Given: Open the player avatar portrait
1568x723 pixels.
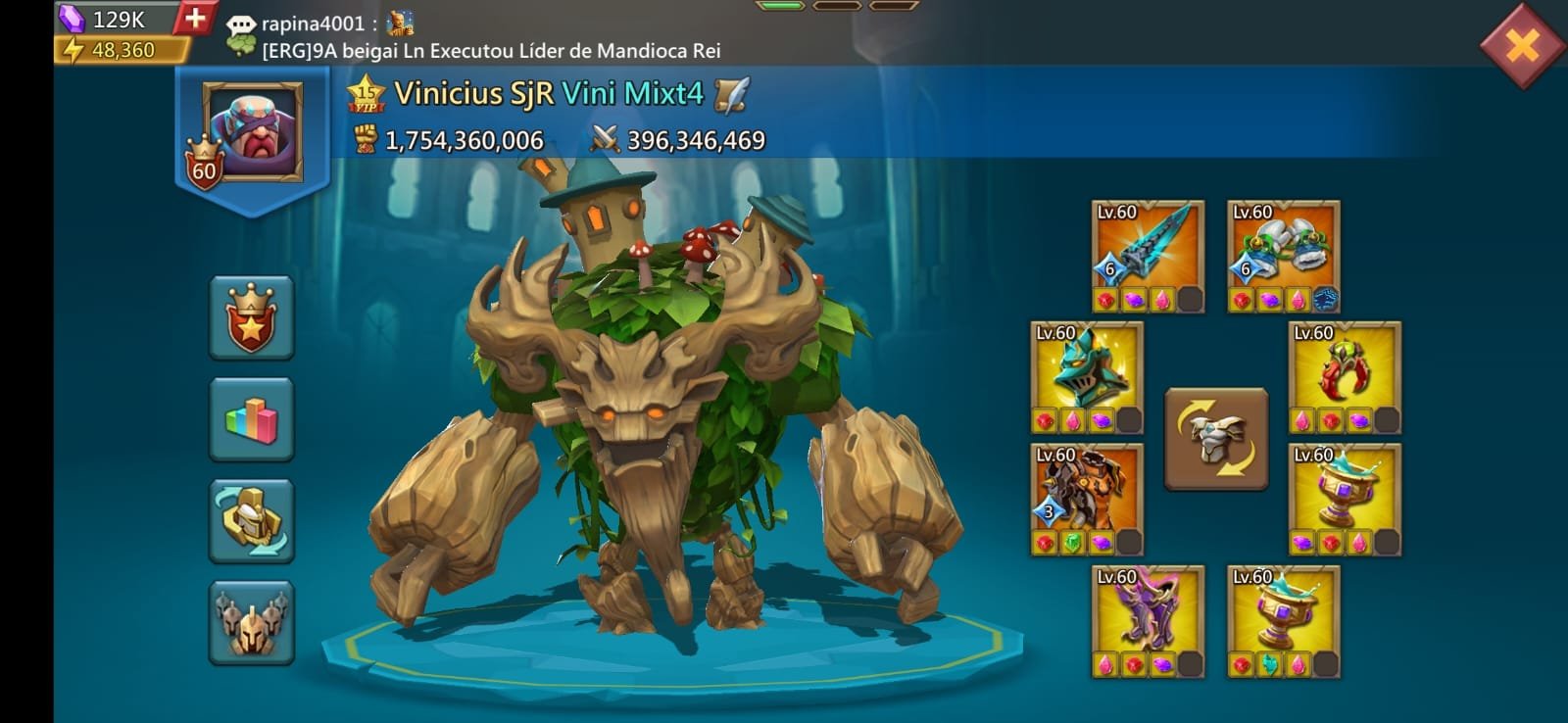Looking at the screenshot, I should (252, 132).
